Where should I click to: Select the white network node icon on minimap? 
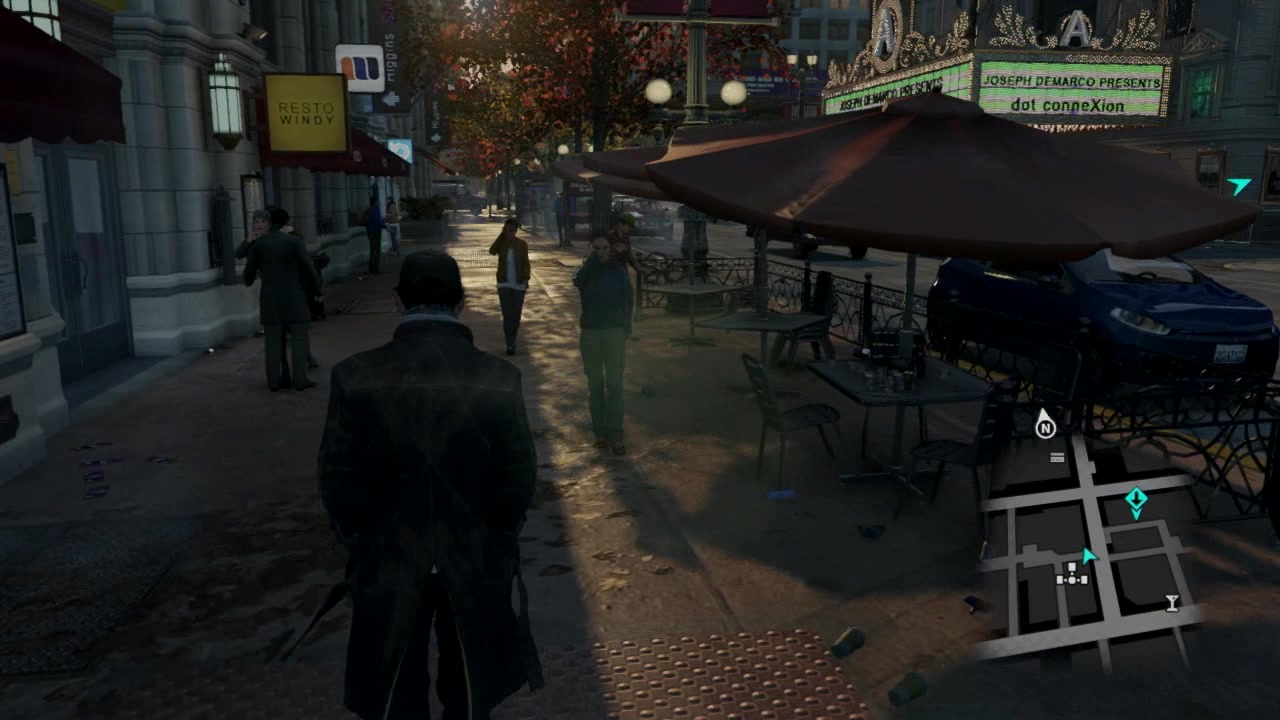[x=1072, y=573]
